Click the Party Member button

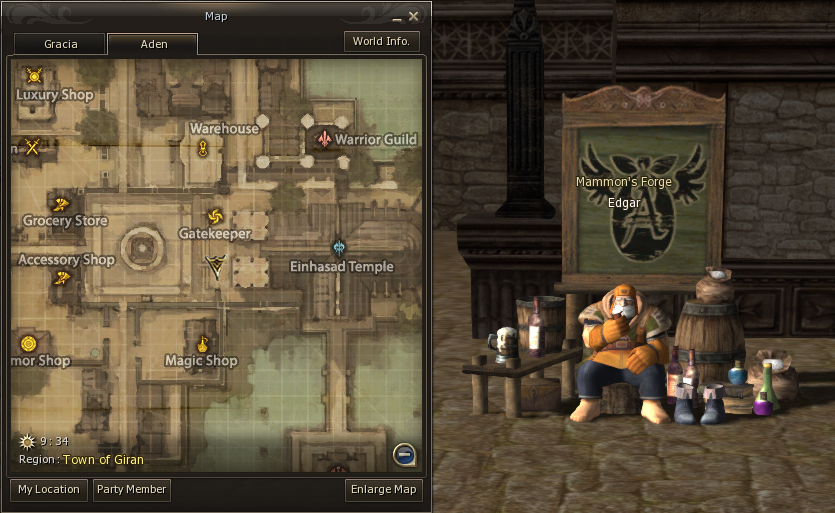click(x=131, y=490)
